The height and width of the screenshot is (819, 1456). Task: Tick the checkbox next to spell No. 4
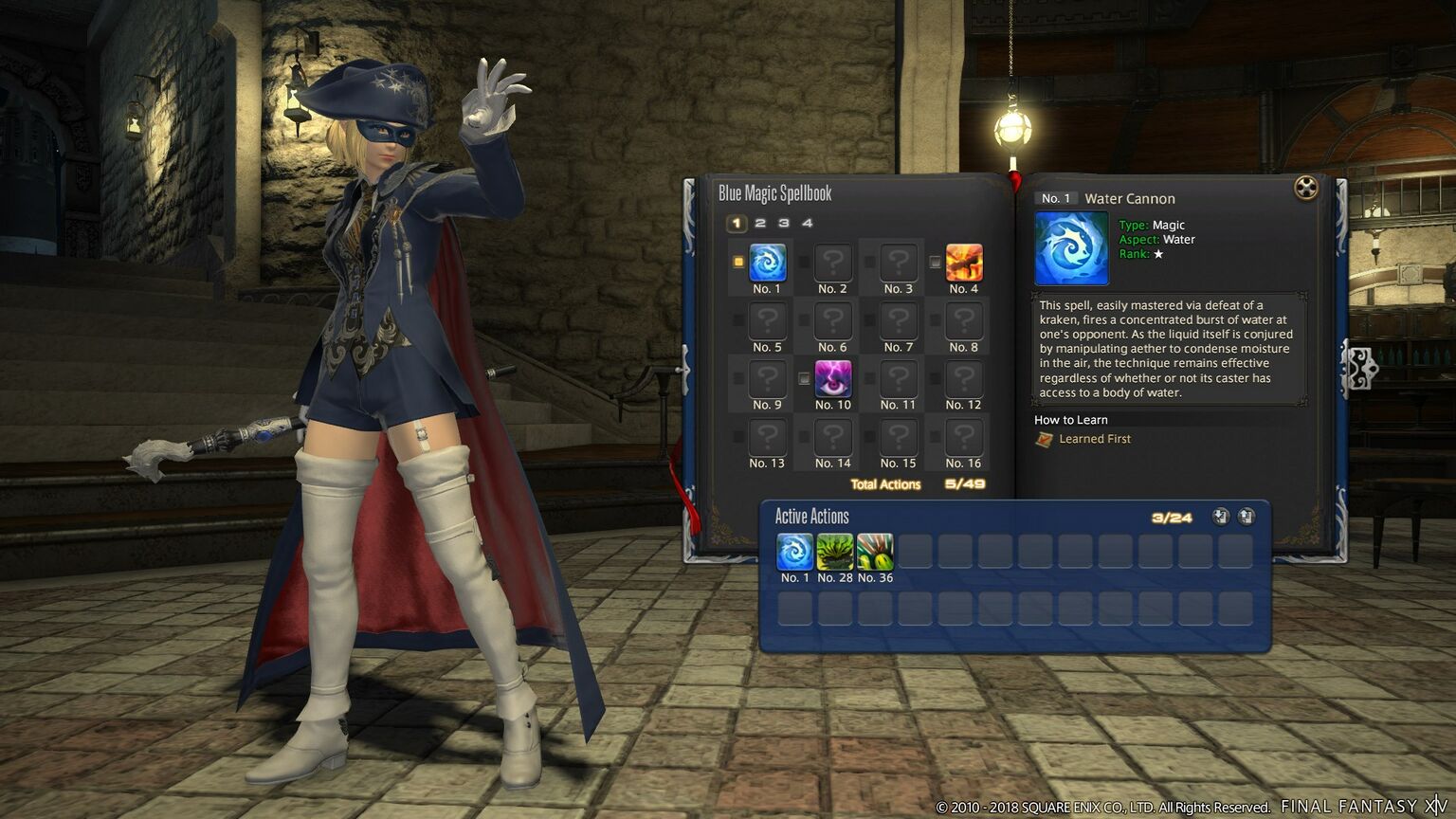pos(936,263)
